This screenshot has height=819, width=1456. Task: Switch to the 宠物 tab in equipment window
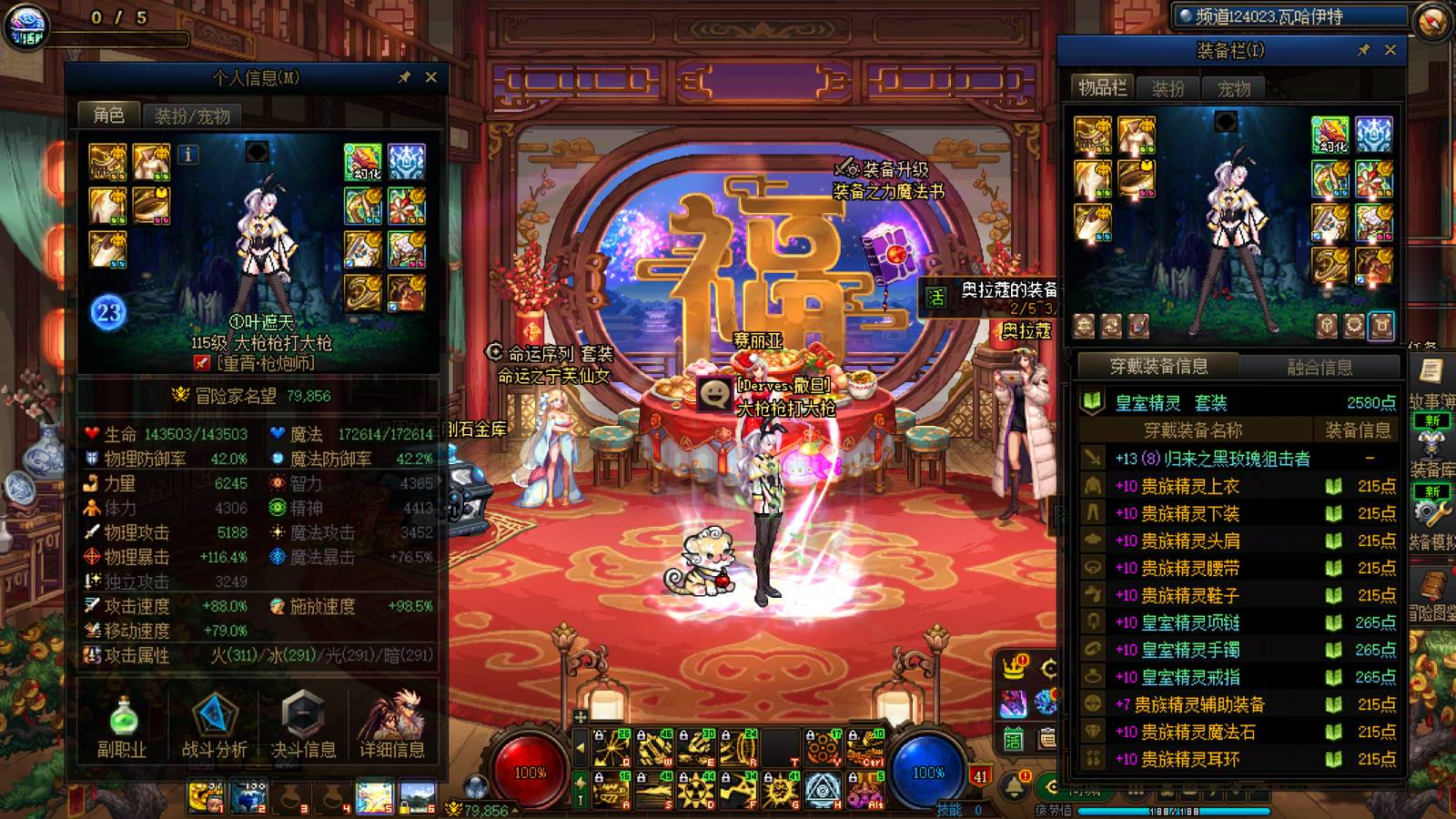tap(1233, 88)
